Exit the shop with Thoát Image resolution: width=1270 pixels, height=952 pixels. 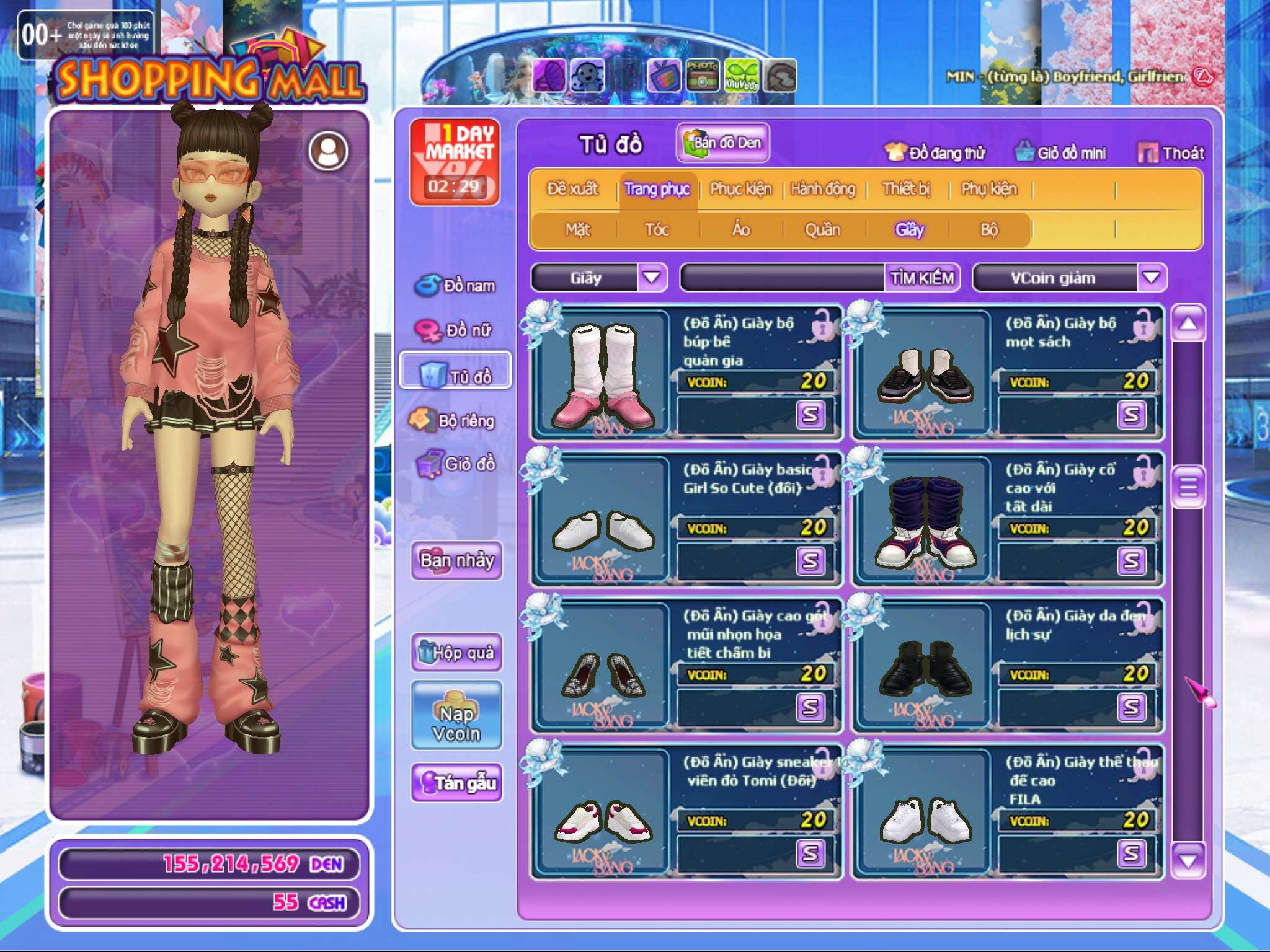(x=1171, y=152)
